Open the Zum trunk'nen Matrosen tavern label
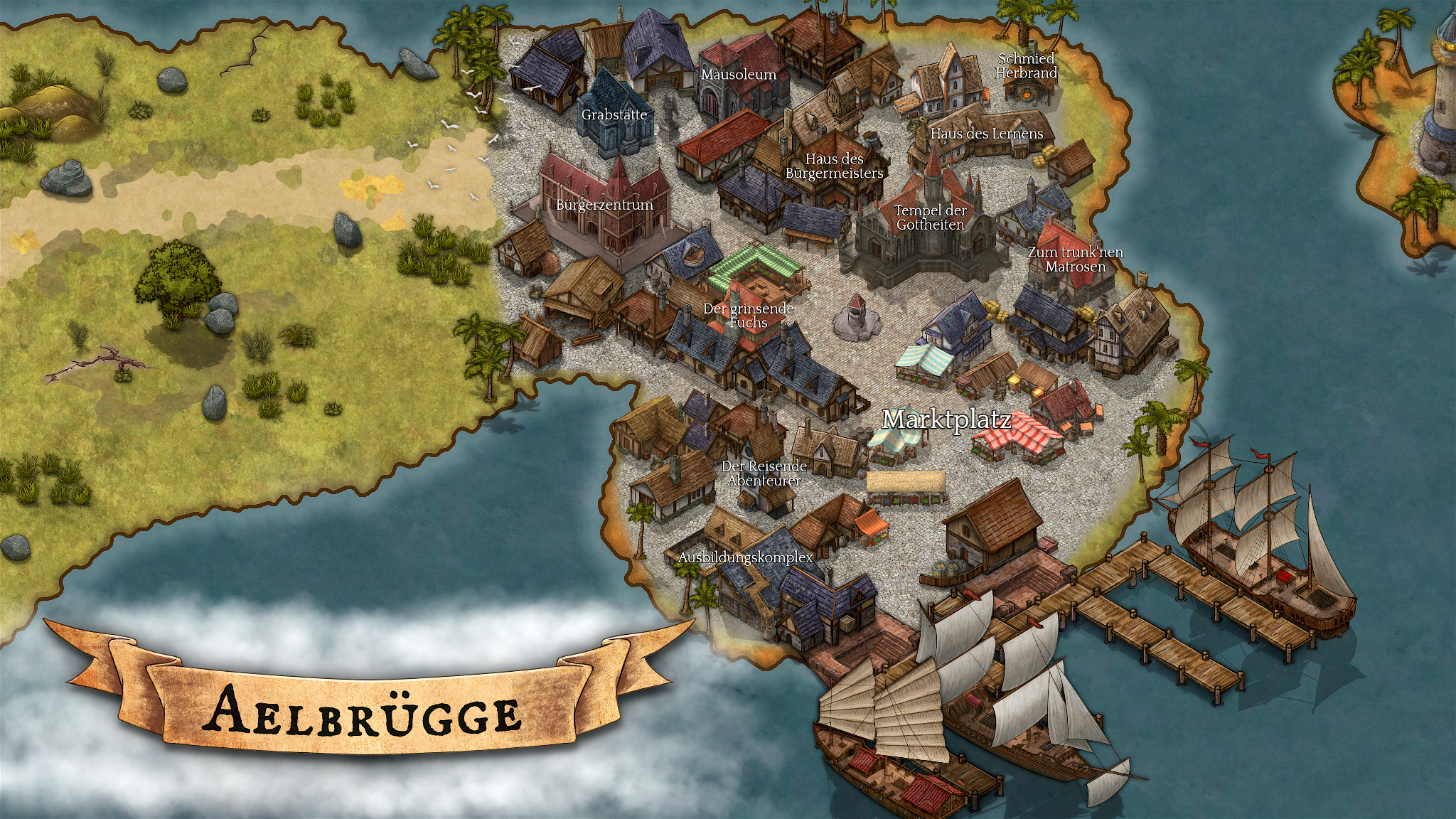 pos(1075,259)
